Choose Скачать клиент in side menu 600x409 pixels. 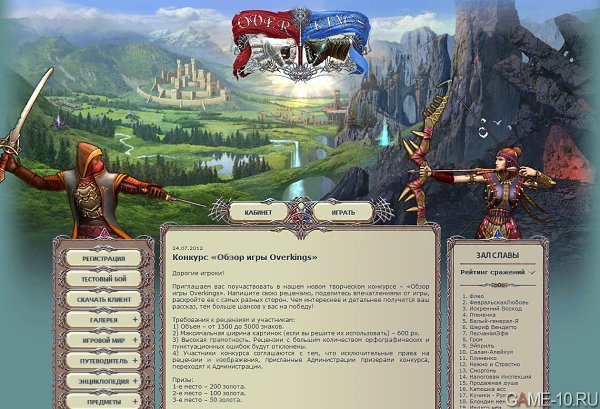pos(104,299)
